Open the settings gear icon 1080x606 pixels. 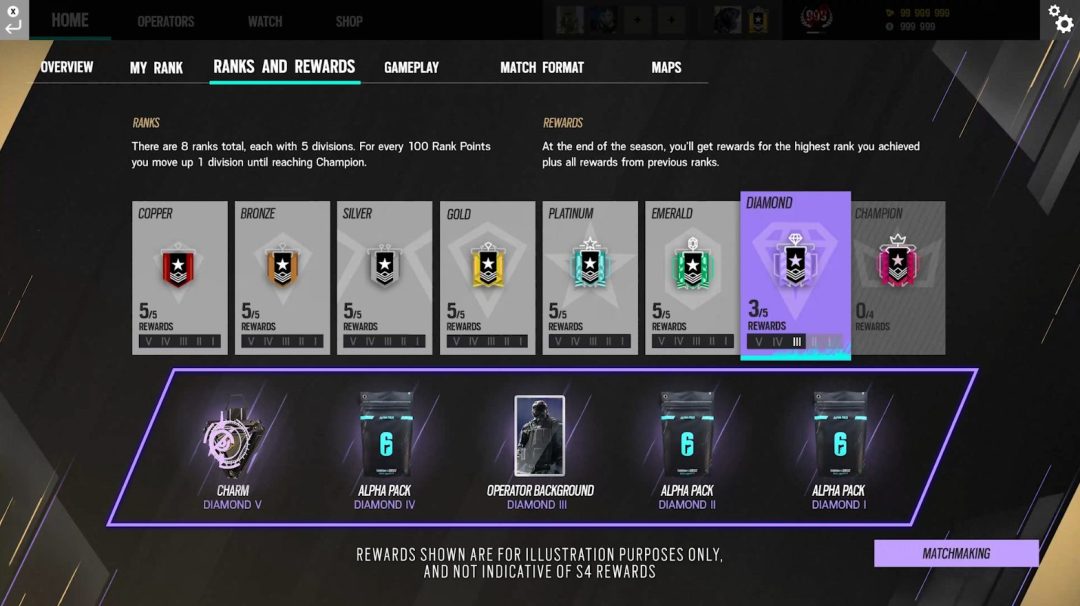1060,17
